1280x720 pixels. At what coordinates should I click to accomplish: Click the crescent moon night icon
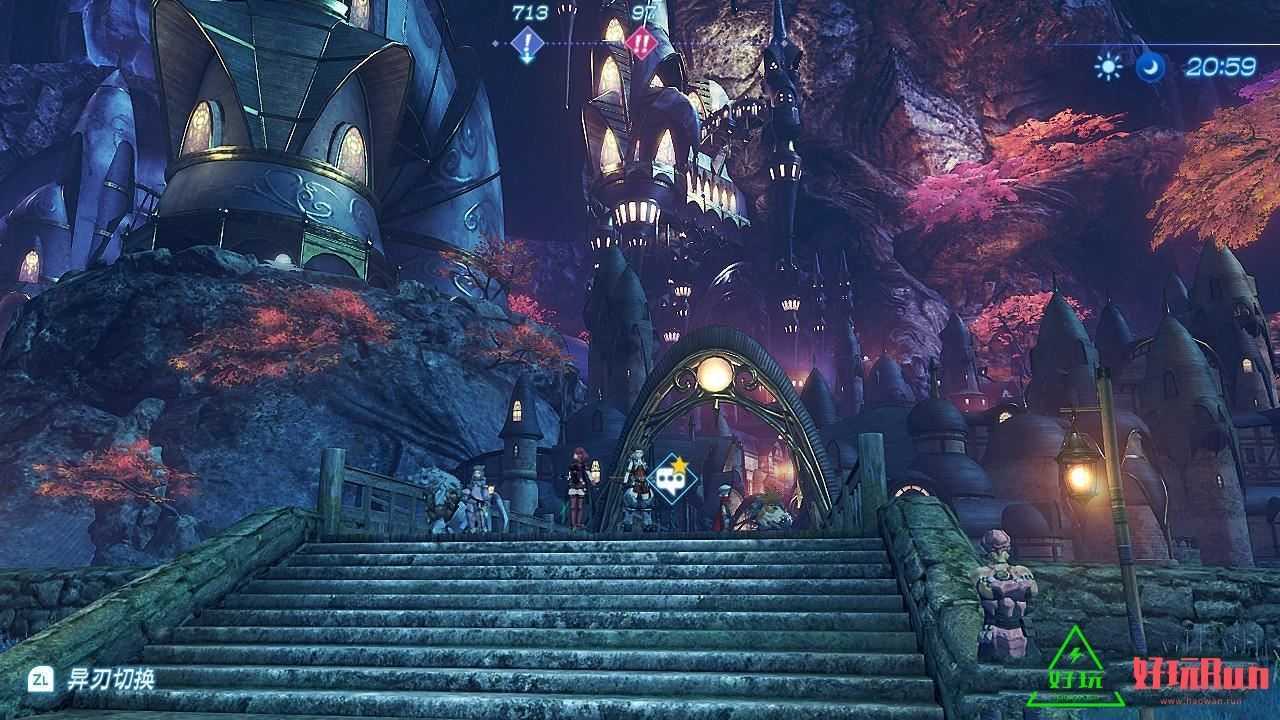coord(1150,67)
